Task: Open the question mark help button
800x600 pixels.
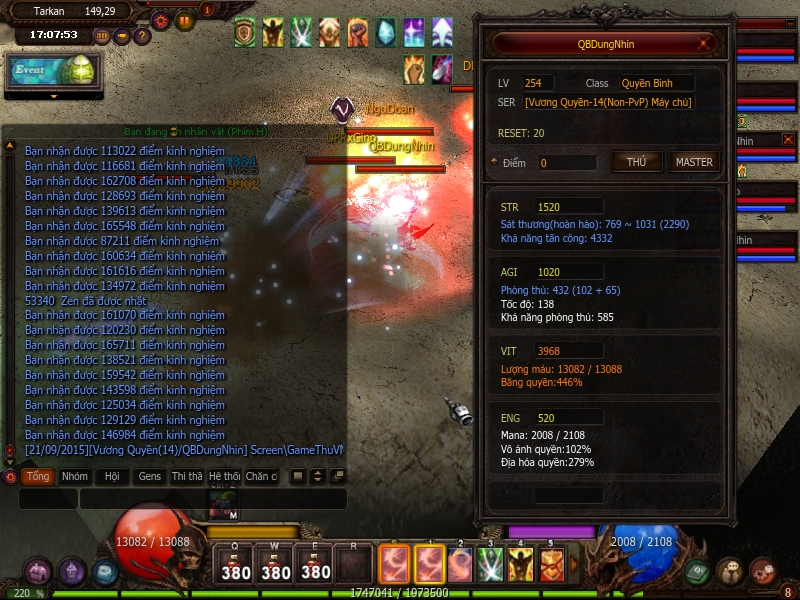Action: [x=142, y=36]
